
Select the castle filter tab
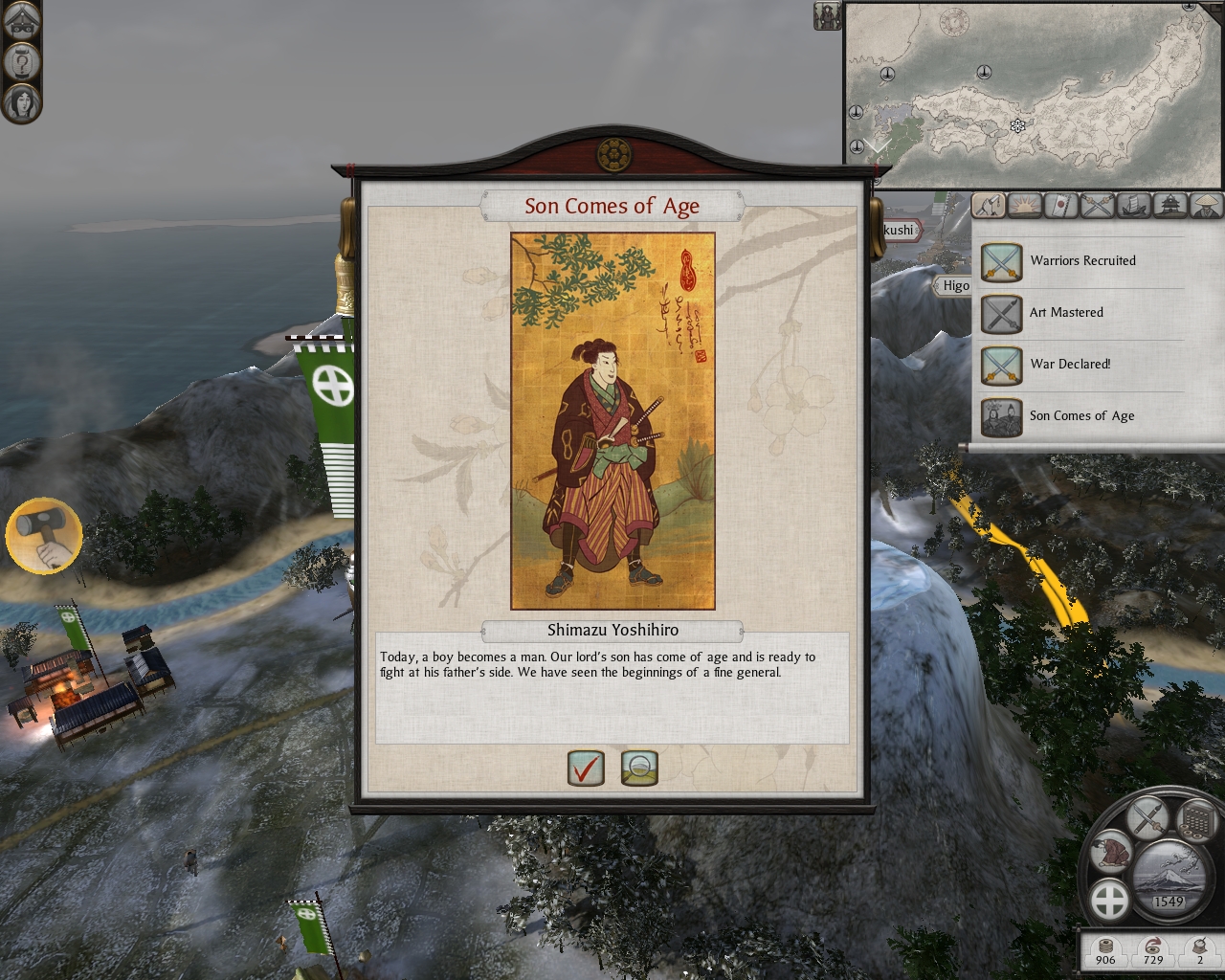click(1171, 205)
